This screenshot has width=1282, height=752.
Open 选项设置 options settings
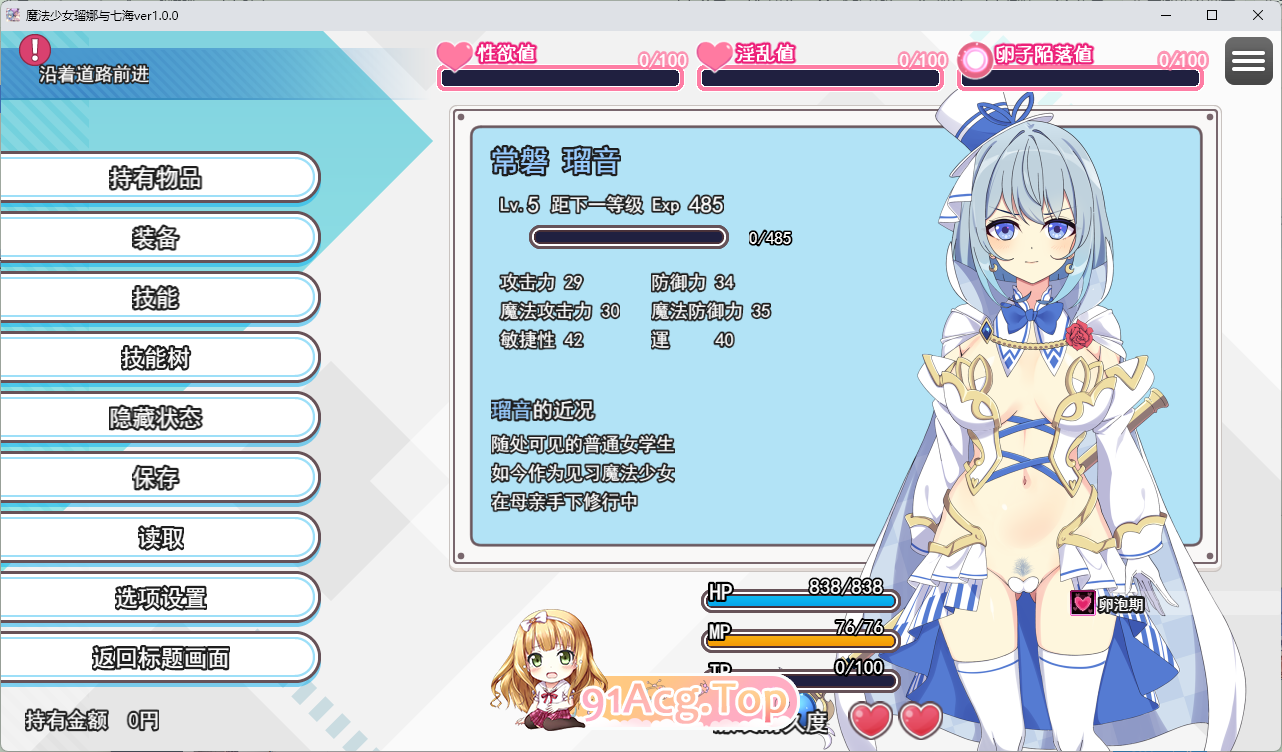[156, 598]
